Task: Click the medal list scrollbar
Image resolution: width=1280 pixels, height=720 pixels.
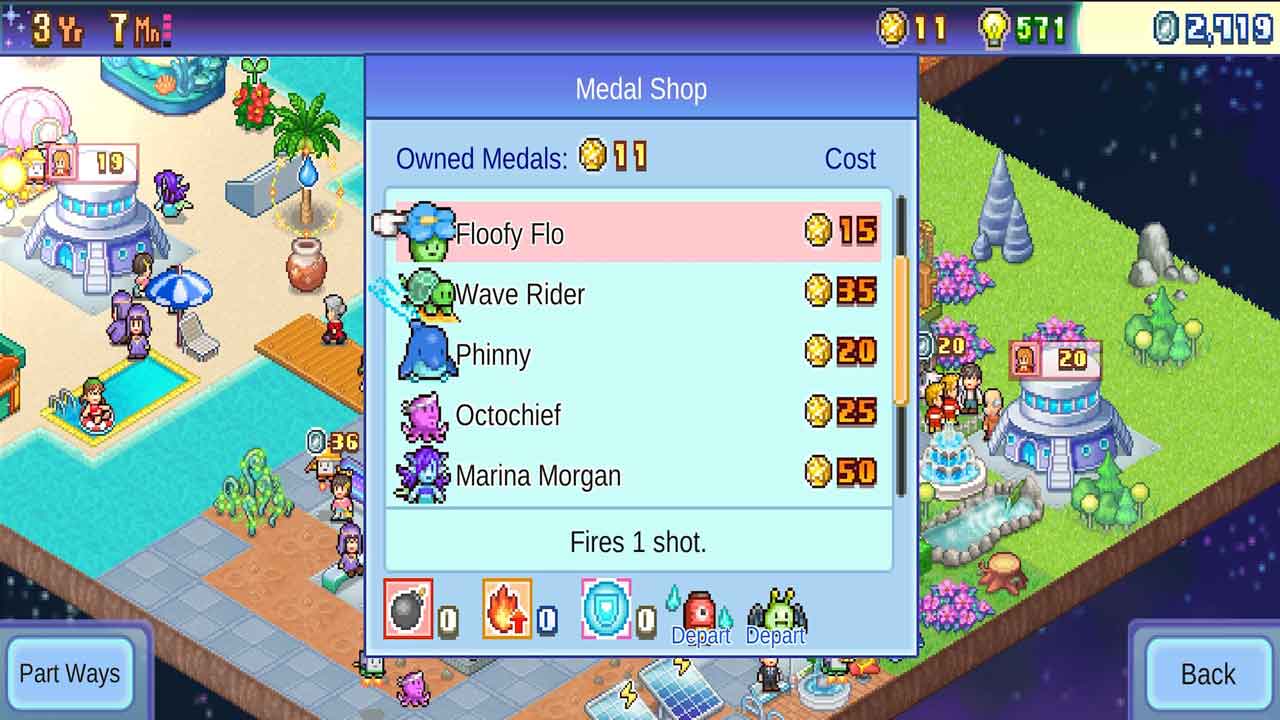Action: click(x=901, y=330)
